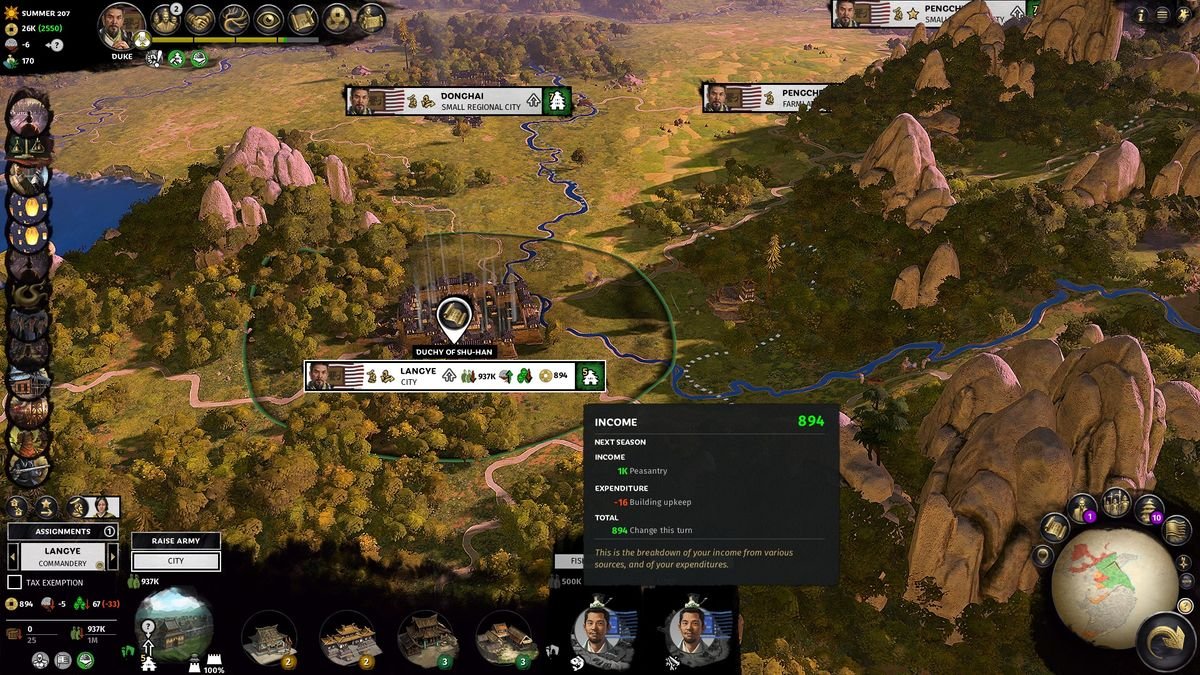Select the first building slot with level 2
The image size is (1200, 675).
pos(270,638)
